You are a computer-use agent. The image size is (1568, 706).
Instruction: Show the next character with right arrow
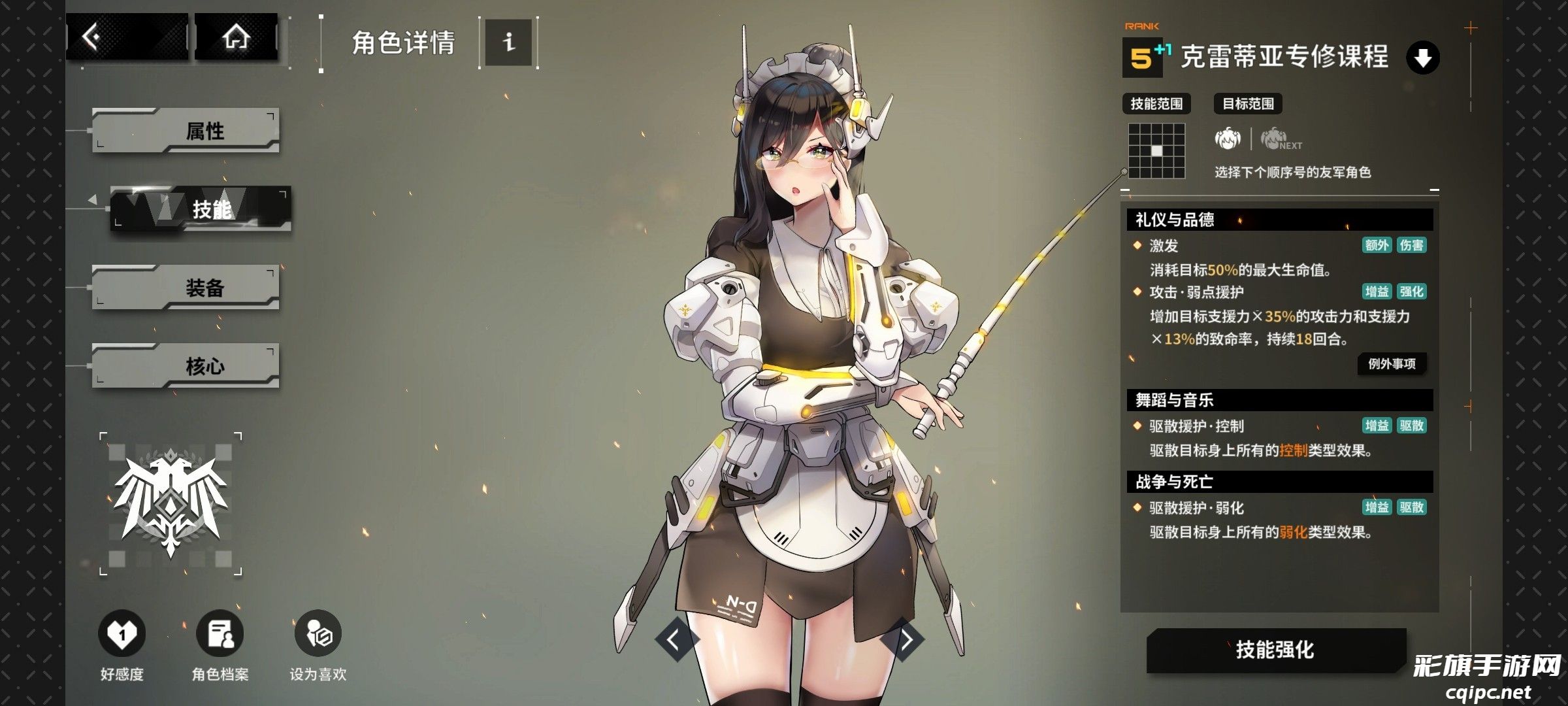(906, 639)
